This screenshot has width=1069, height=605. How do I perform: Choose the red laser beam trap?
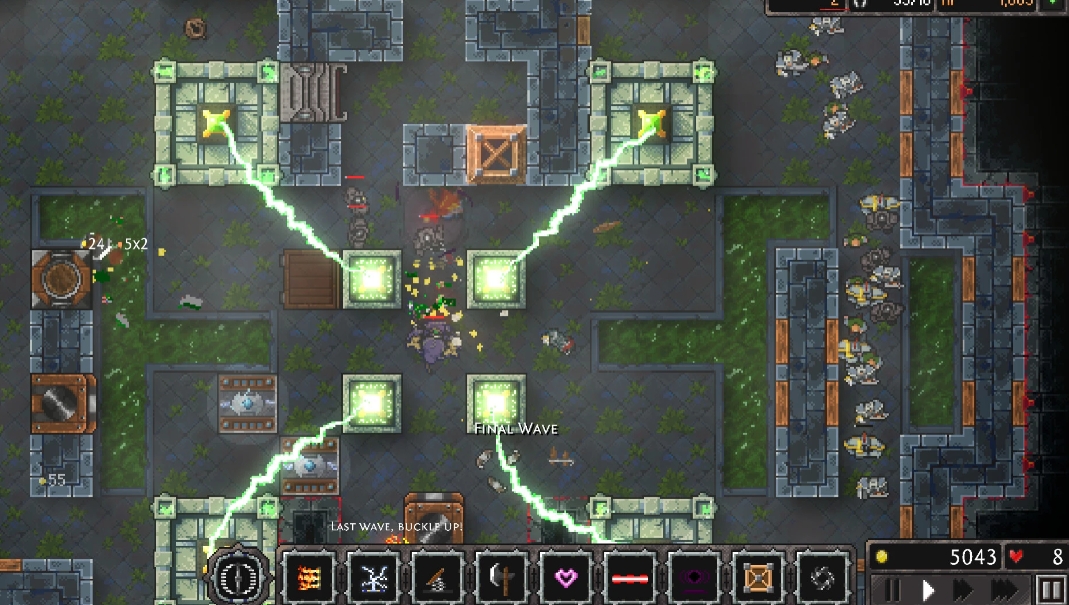[x=629, y=577]
